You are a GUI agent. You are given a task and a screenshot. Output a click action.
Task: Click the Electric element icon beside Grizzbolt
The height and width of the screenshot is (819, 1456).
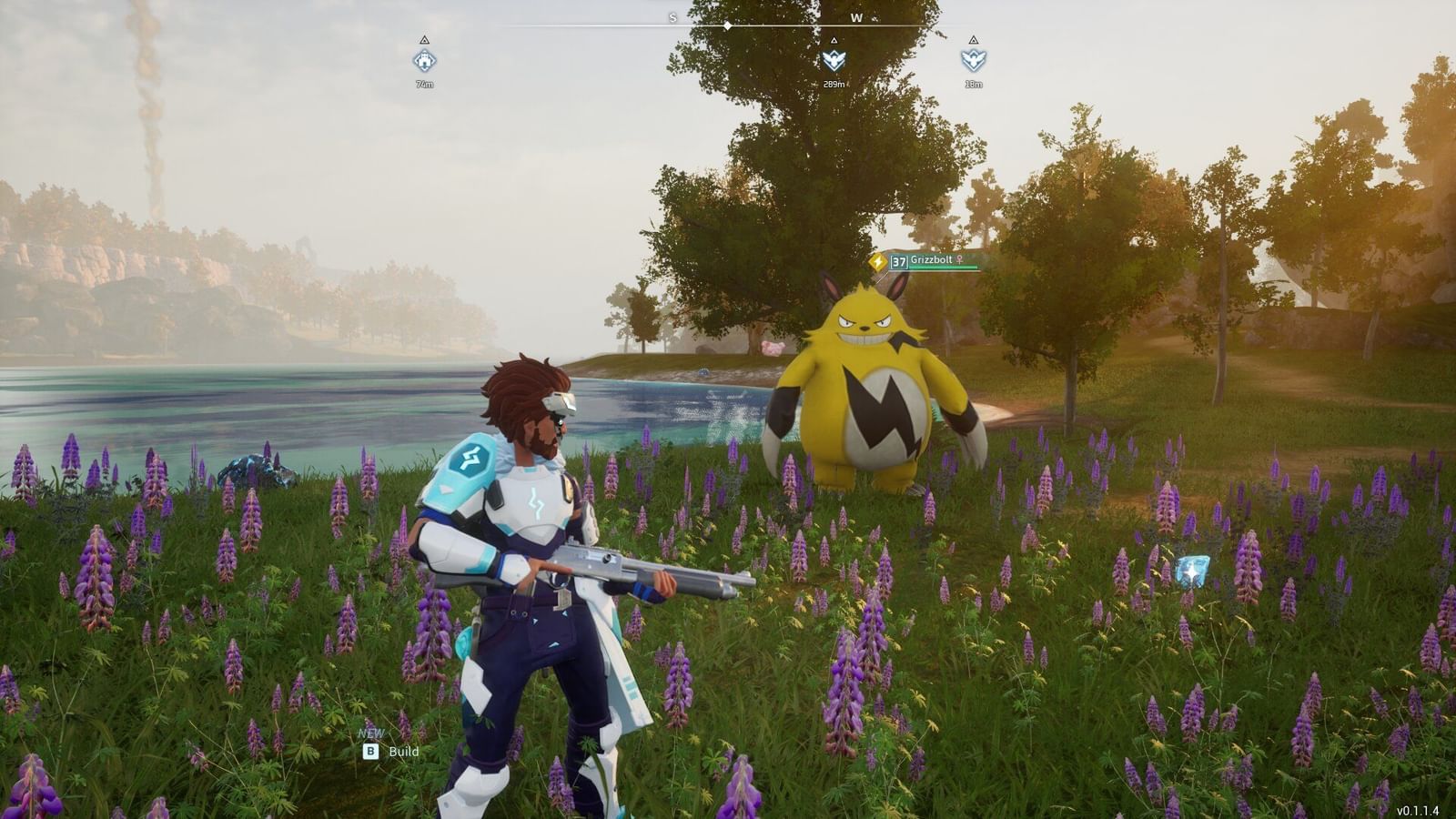(x=878, y=261)
